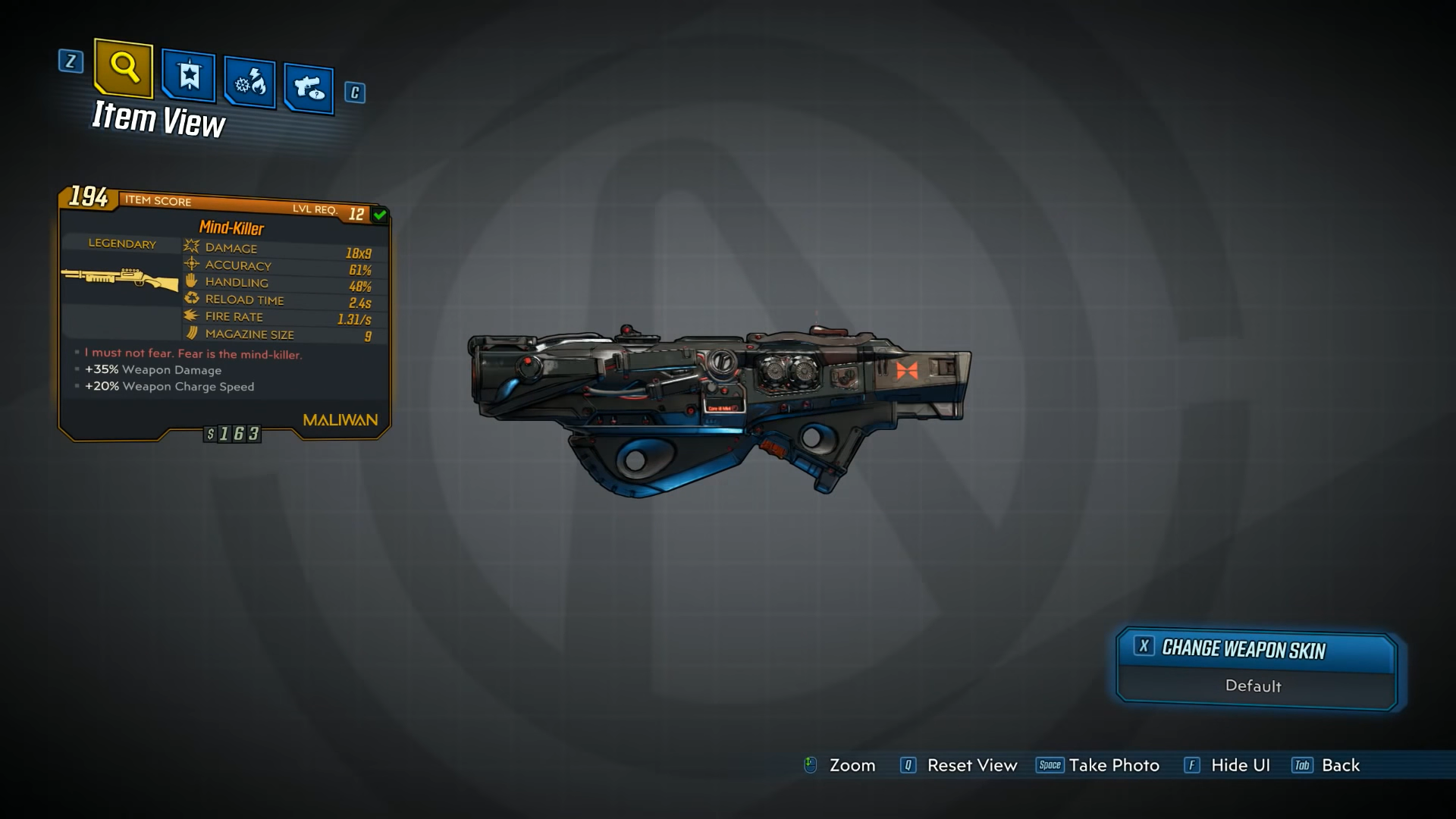Open the Default weapon skin selector
Screen dimensions: 1456x819
coord(1253,686)
